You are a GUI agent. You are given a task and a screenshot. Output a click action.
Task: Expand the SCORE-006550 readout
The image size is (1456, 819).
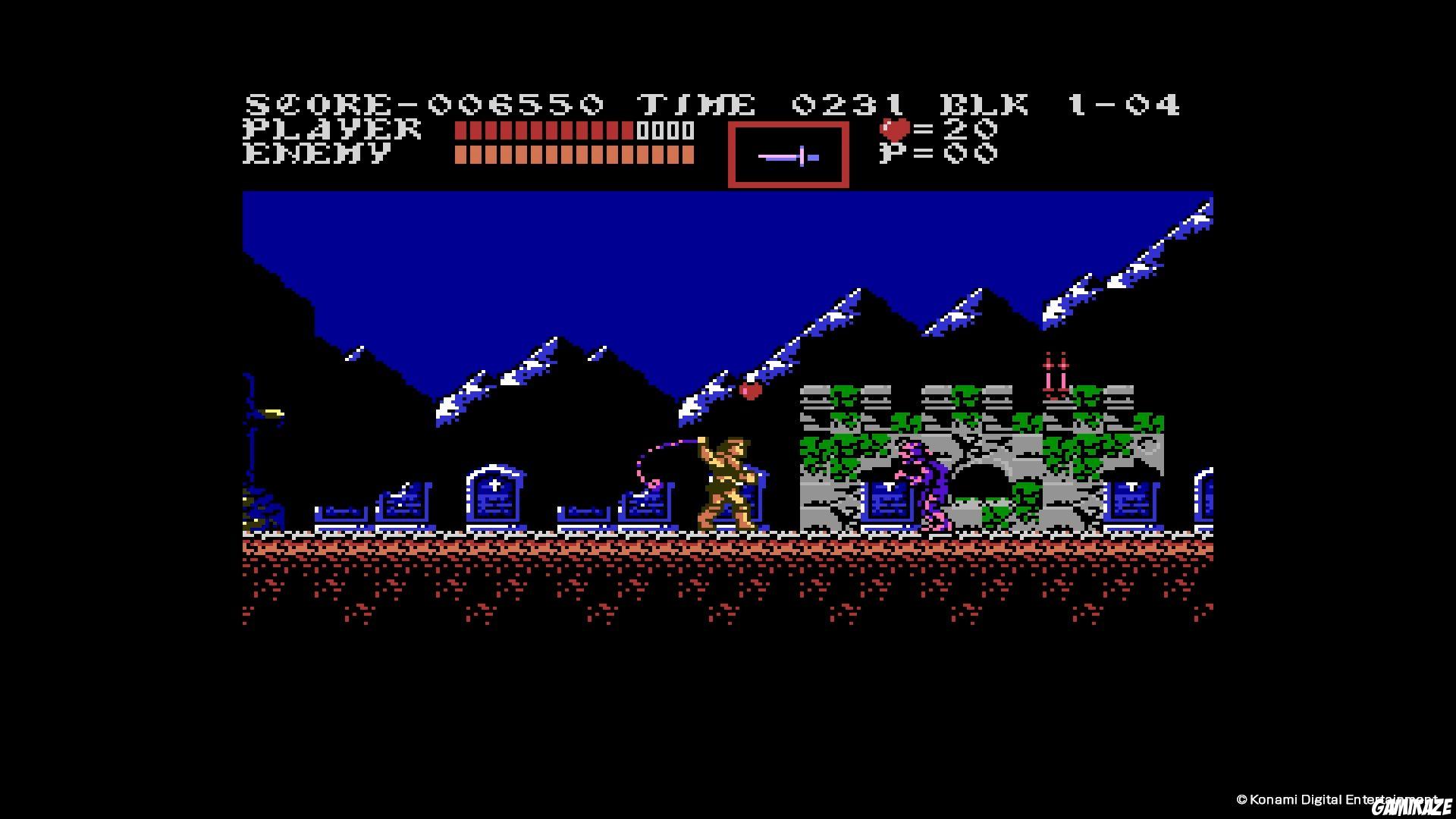[425, 102]
